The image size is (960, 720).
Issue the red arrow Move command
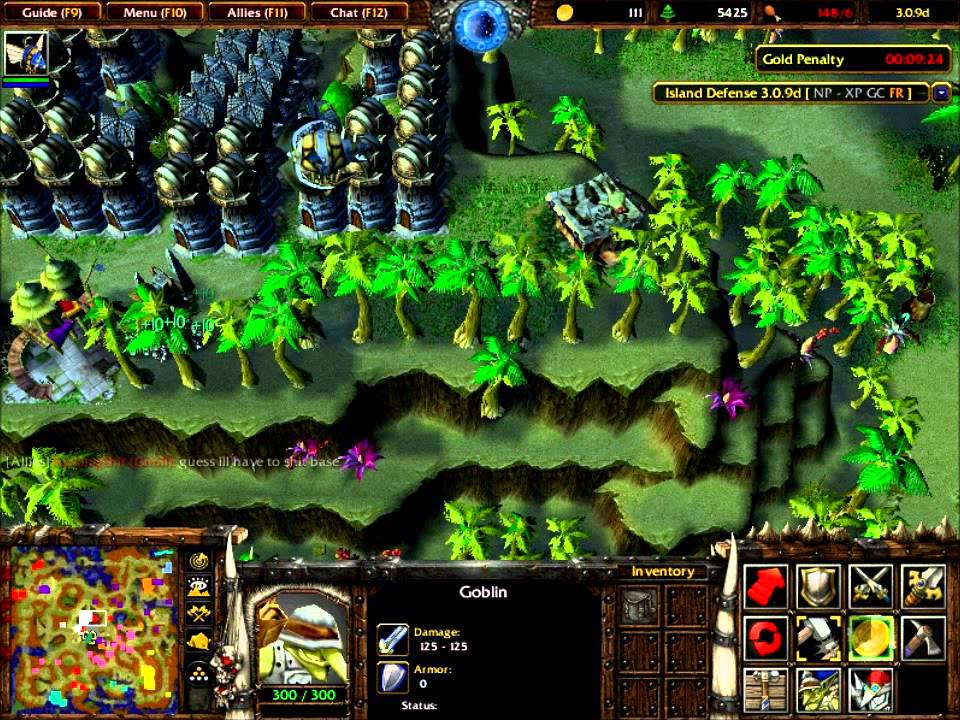pos(767,587)
